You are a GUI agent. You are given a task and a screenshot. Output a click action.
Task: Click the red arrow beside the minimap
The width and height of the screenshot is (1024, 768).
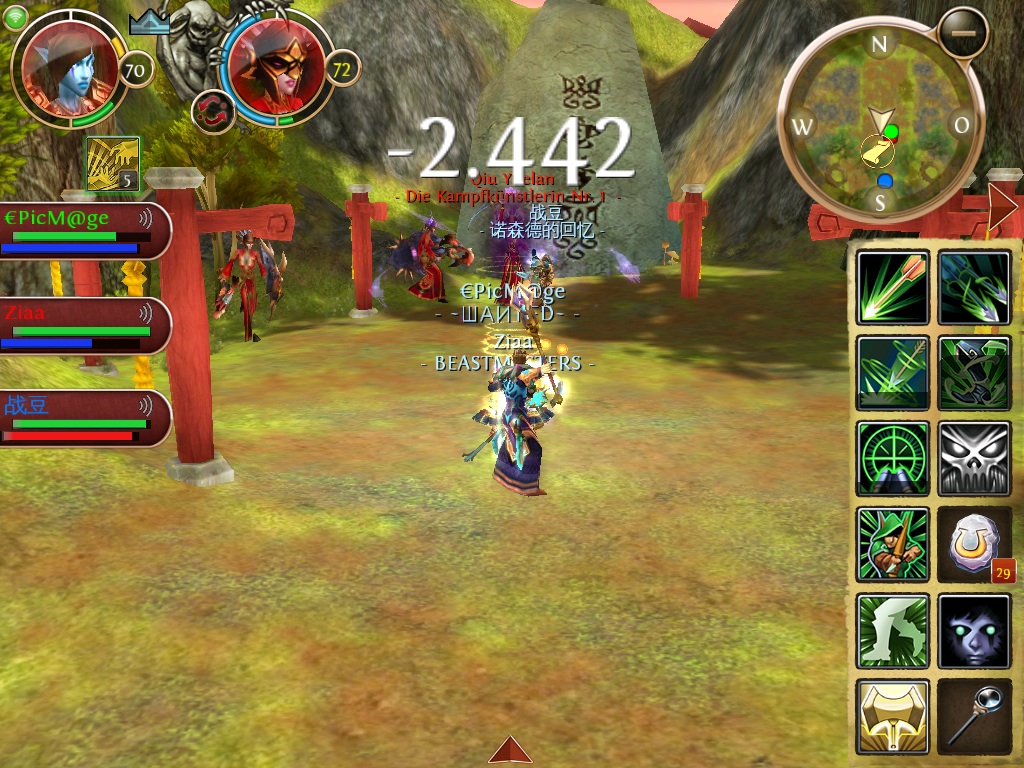tap(1002, 207)
